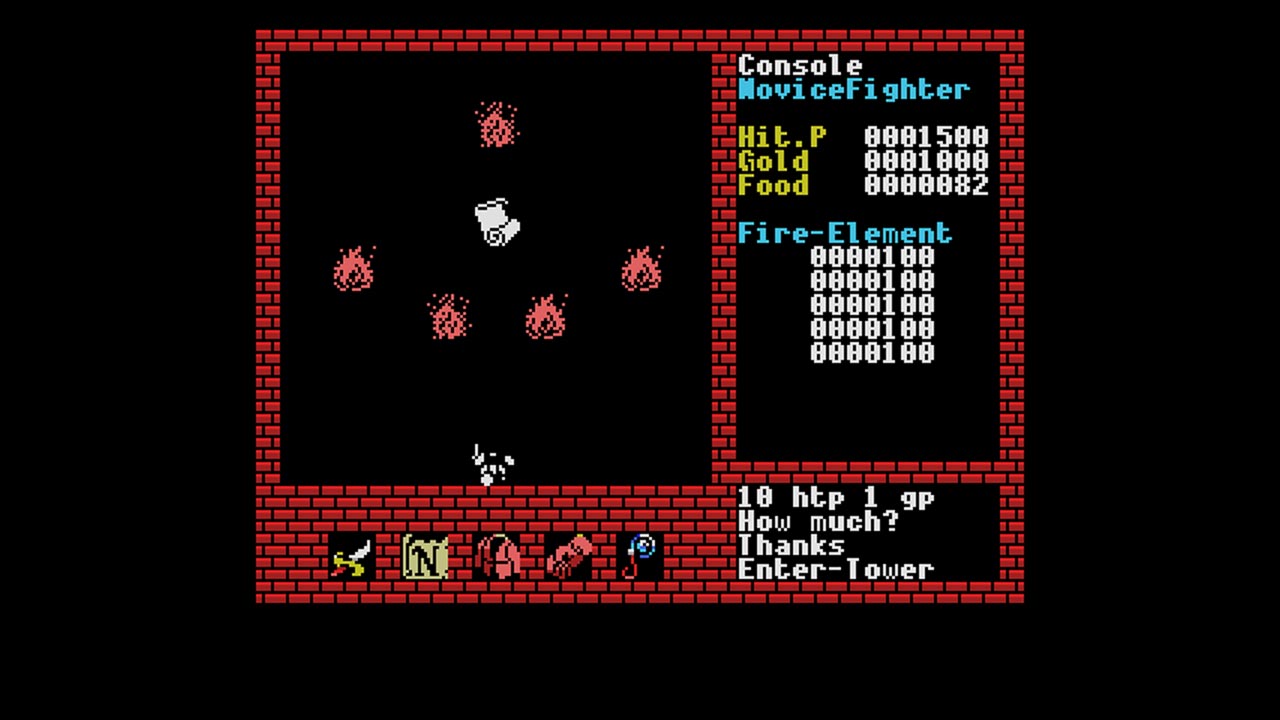Click the white scroll item in the dungeon
This screenshot has width=1280, height=720.
(499, 222)
